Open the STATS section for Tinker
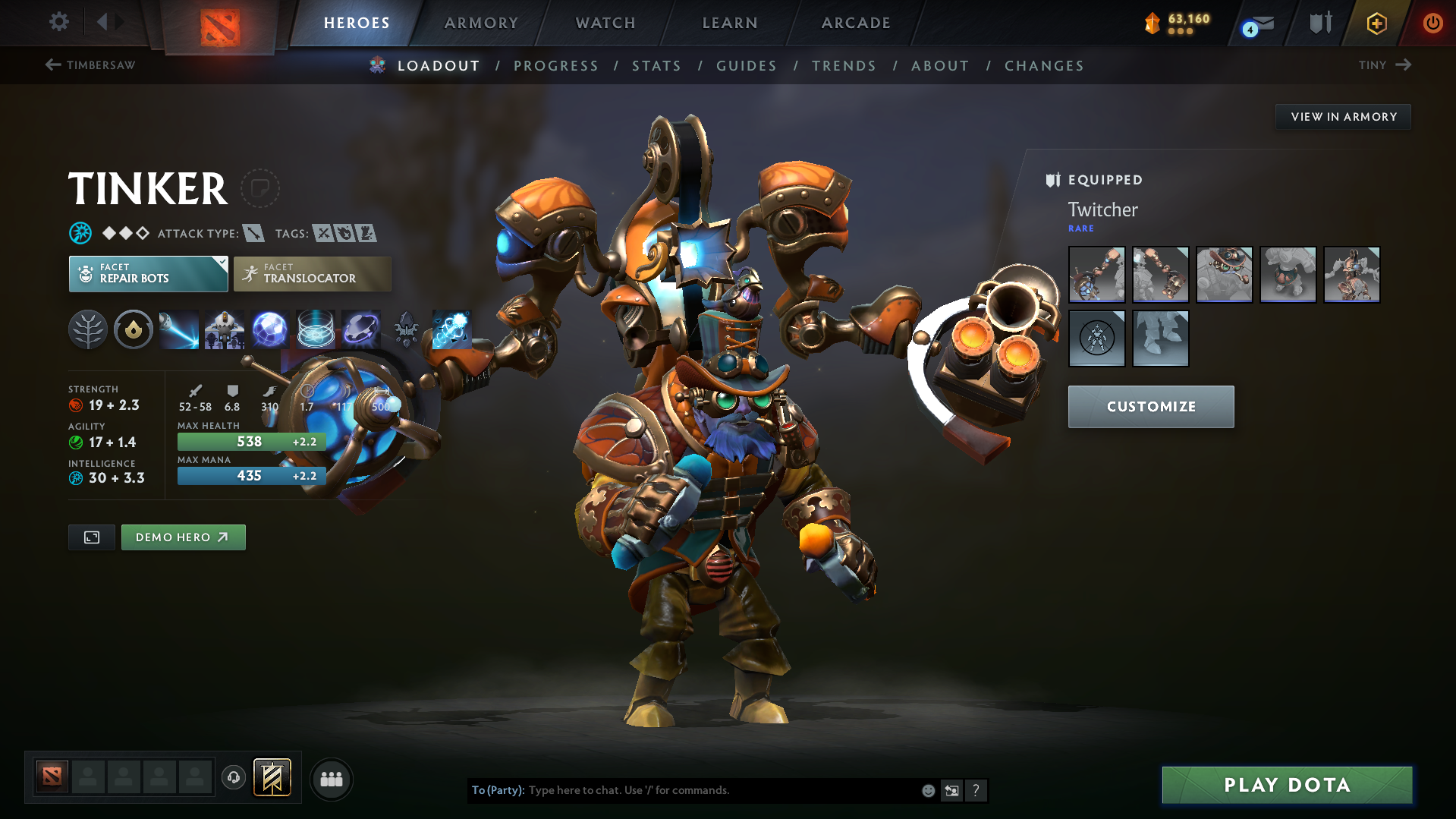The height and width of the screenshot is (819, 1456). [x=656, y=66]
